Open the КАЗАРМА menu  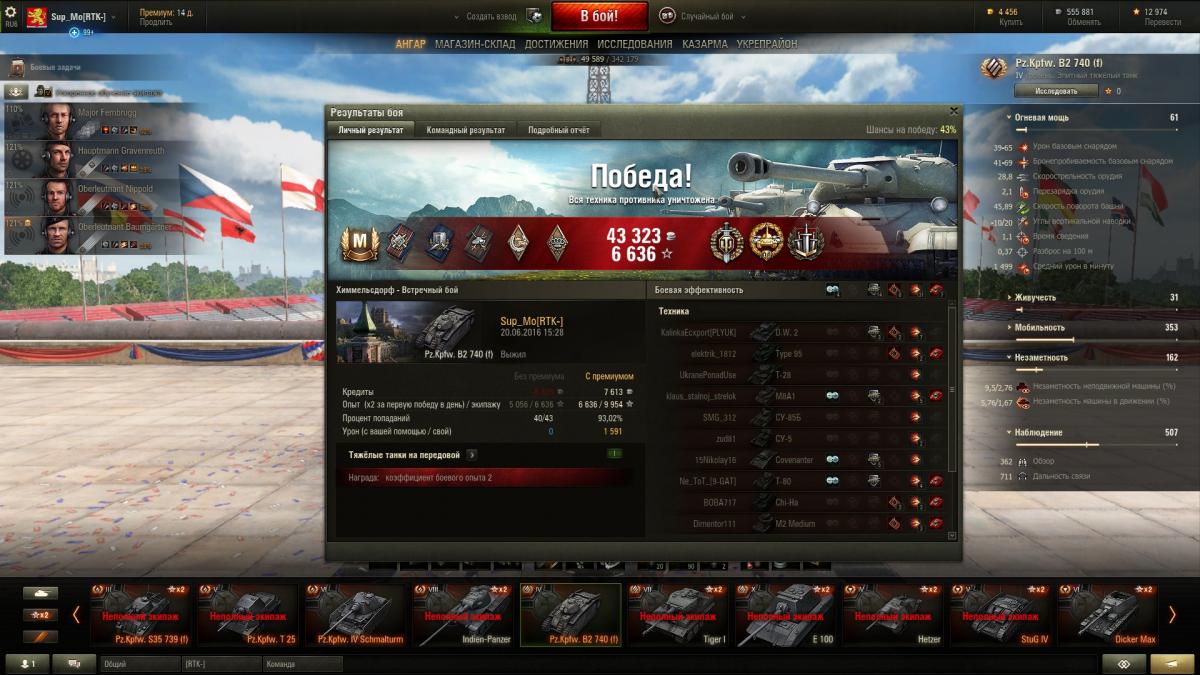pos(704,44)
